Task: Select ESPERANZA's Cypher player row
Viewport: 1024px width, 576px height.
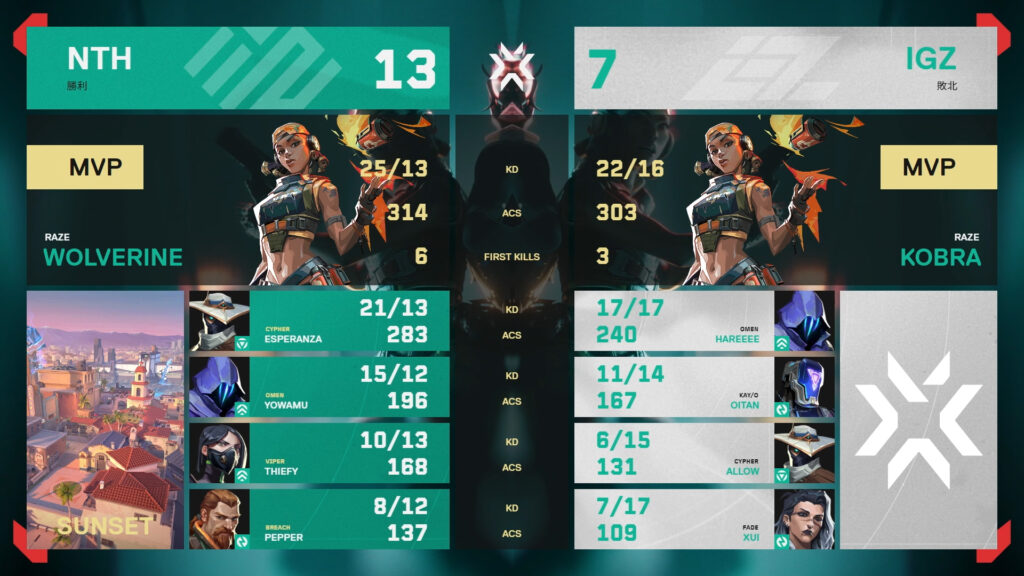Action: point(319,321)
